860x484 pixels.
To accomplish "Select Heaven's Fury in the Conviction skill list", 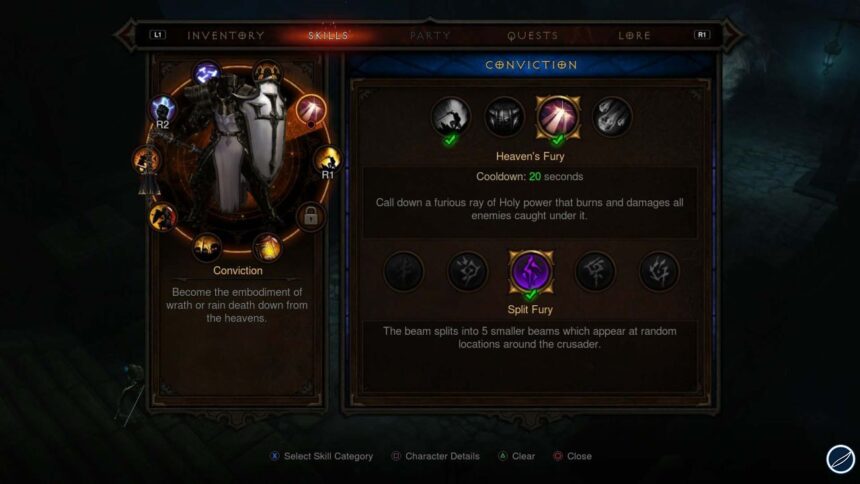I will pyautogui.click(x=557, y=117).
